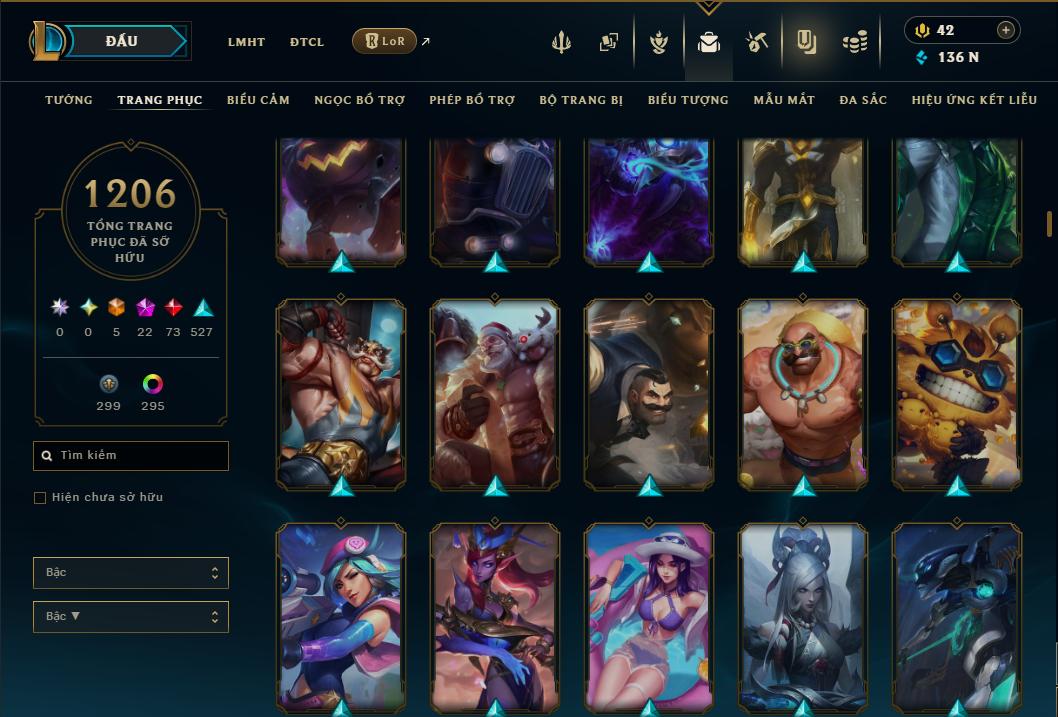Open the hammer loot crafting icon
The height and width of the screenshot is (717, 1058).
click(756, 42)
